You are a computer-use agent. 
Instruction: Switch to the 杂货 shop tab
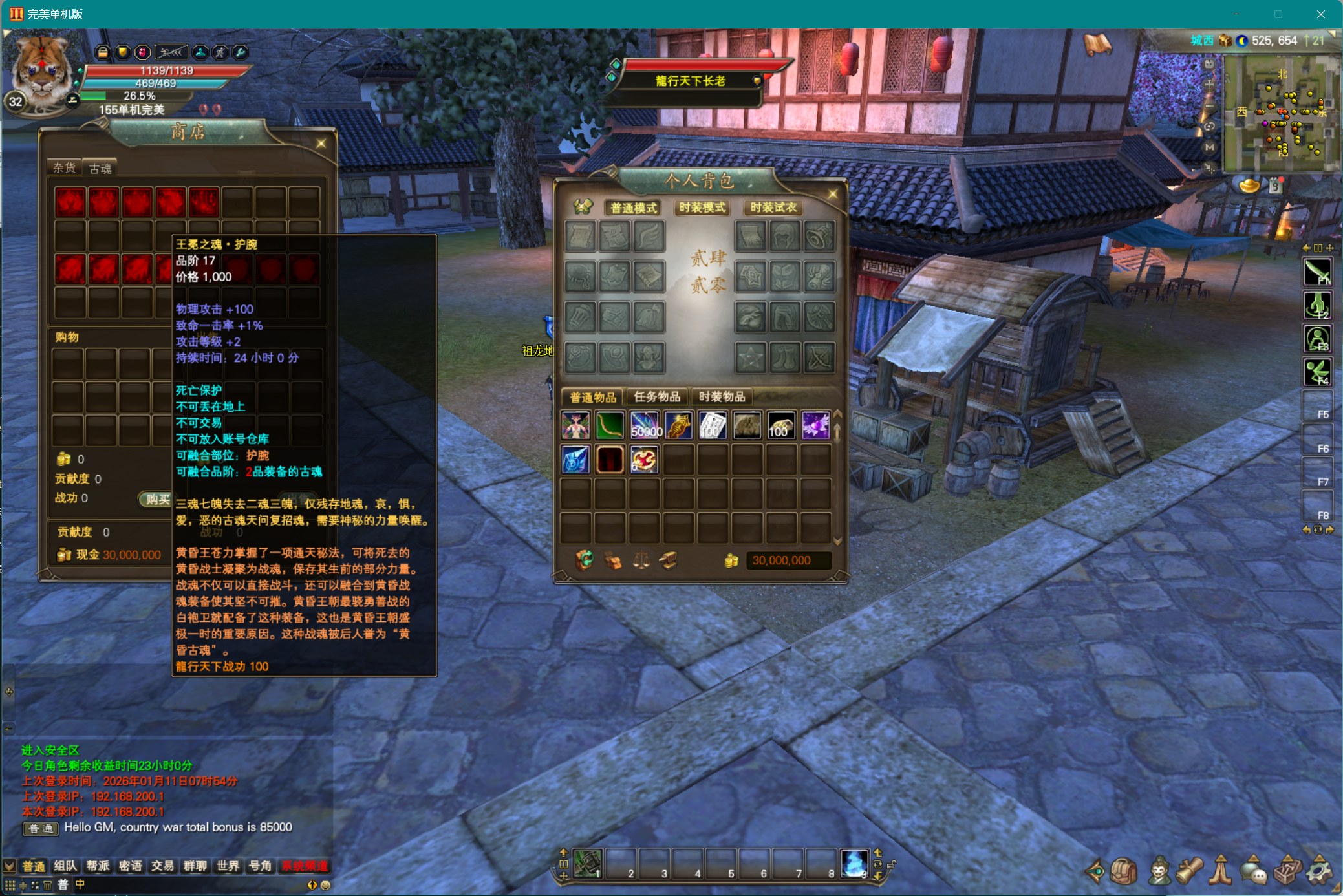65,168
